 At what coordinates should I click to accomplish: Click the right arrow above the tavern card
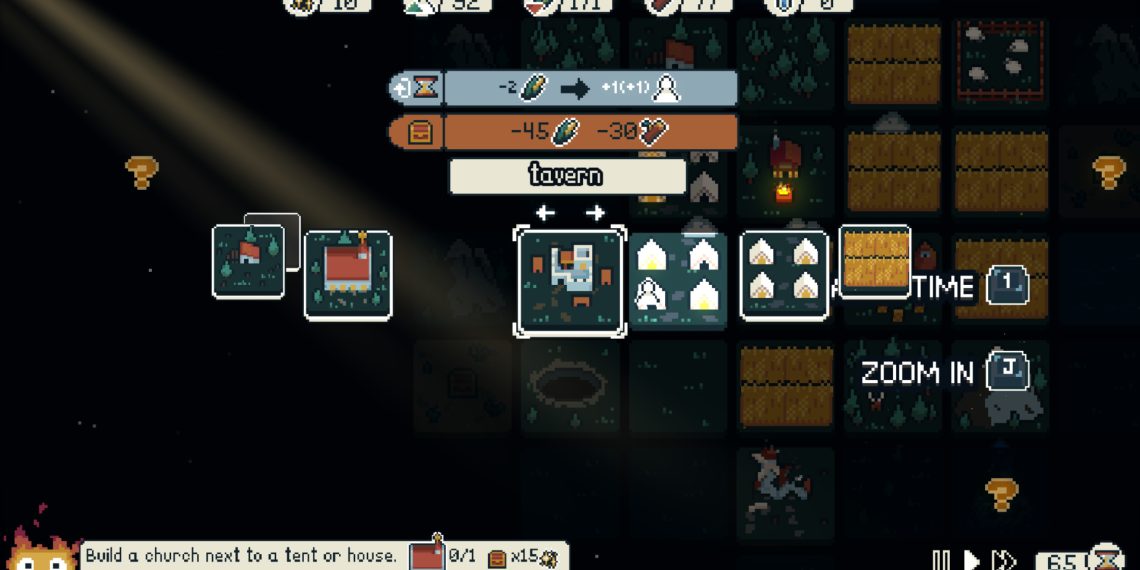click(x=595, y=212)
